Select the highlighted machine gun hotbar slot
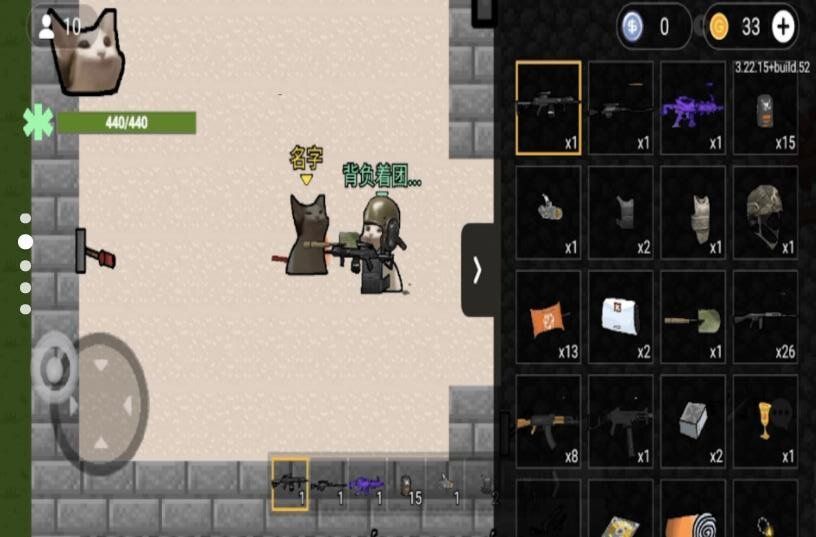Image resolution: width=816 pixels, height=537 pixels. click(x=290, y=484)
